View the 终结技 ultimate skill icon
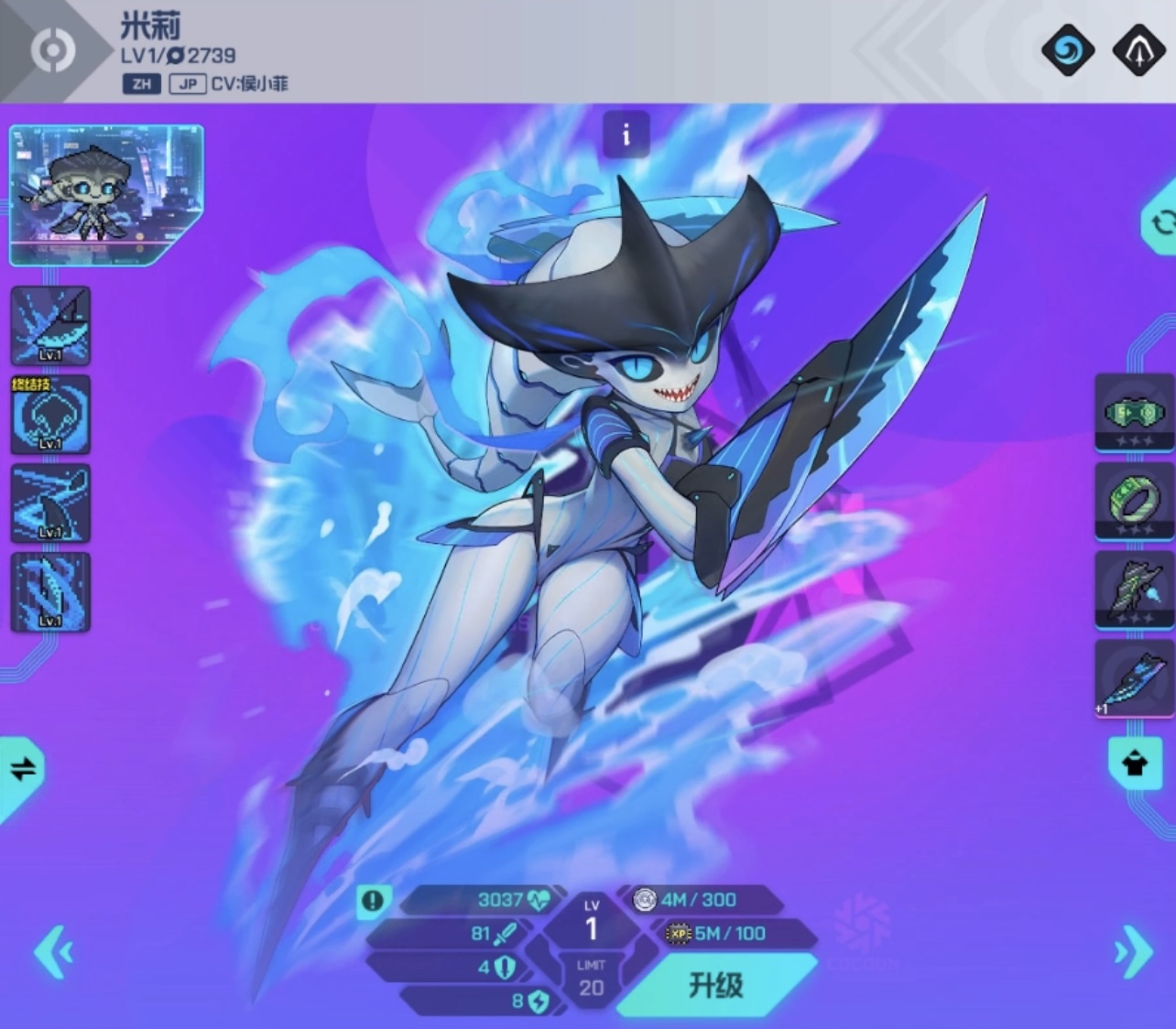The height and width of the screenshot is (1029, 1176). (x=50, y=415)
